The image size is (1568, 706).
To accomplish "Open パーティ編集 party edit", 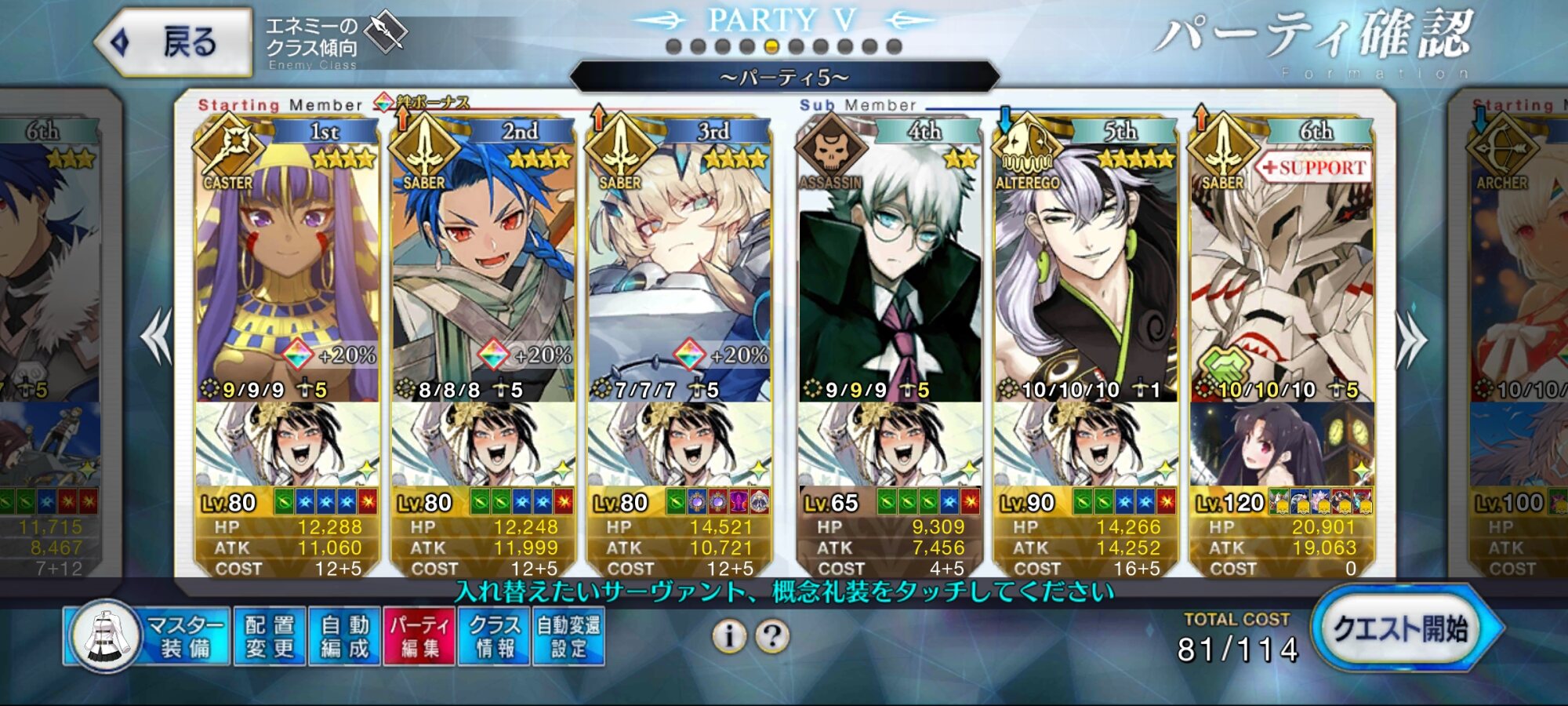I will [x=419, y=636].
